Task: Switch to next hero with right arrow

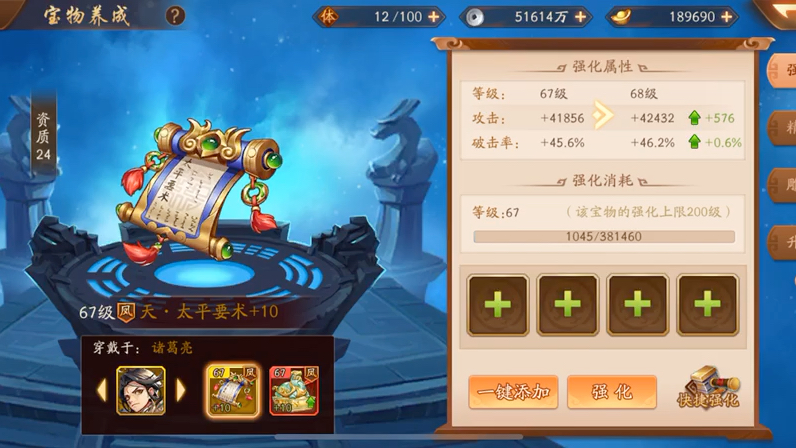Action: coord(181,389)
